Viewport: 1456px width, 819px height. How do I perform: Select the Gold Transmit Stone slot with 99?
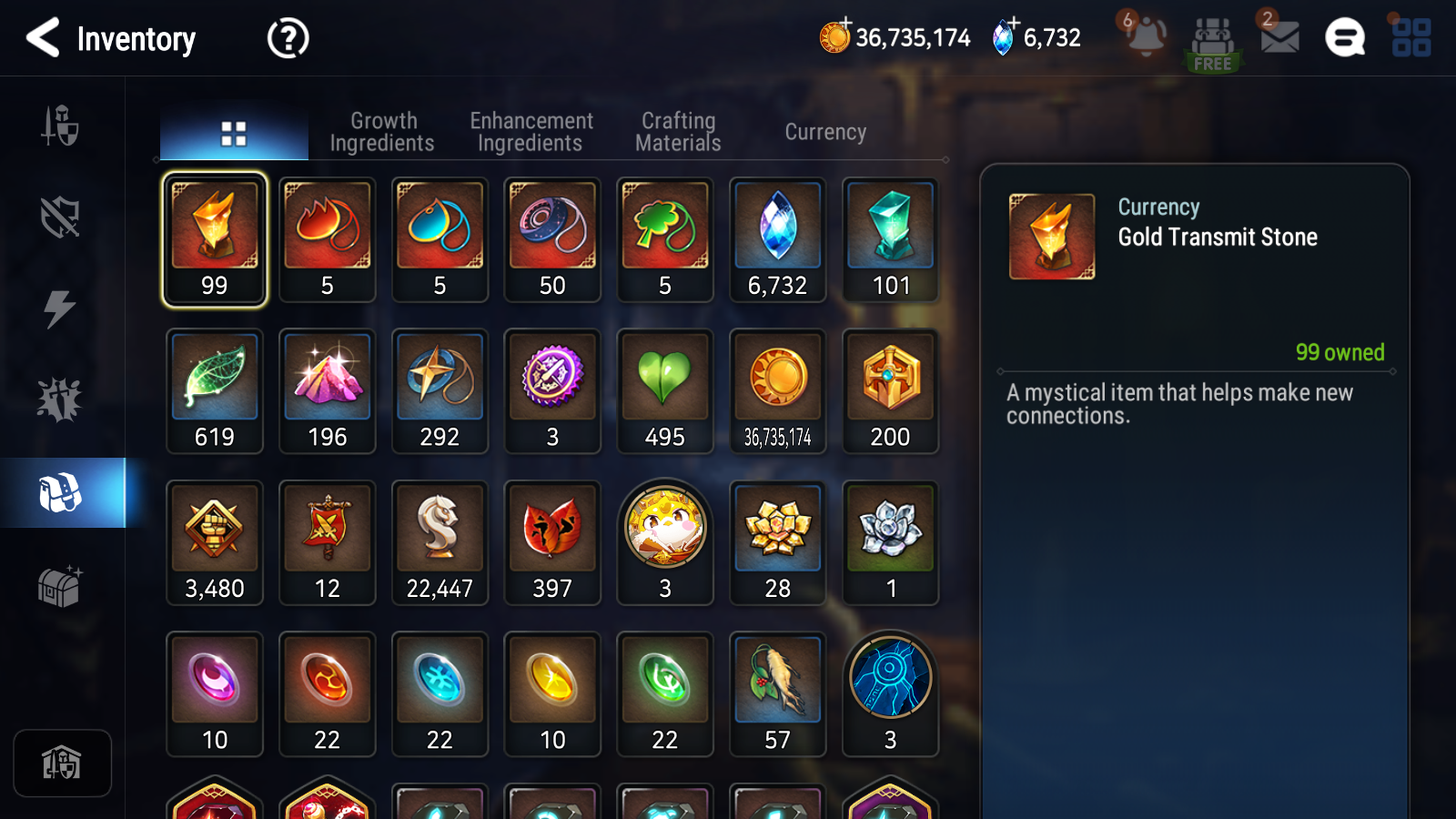coord(215,239)
